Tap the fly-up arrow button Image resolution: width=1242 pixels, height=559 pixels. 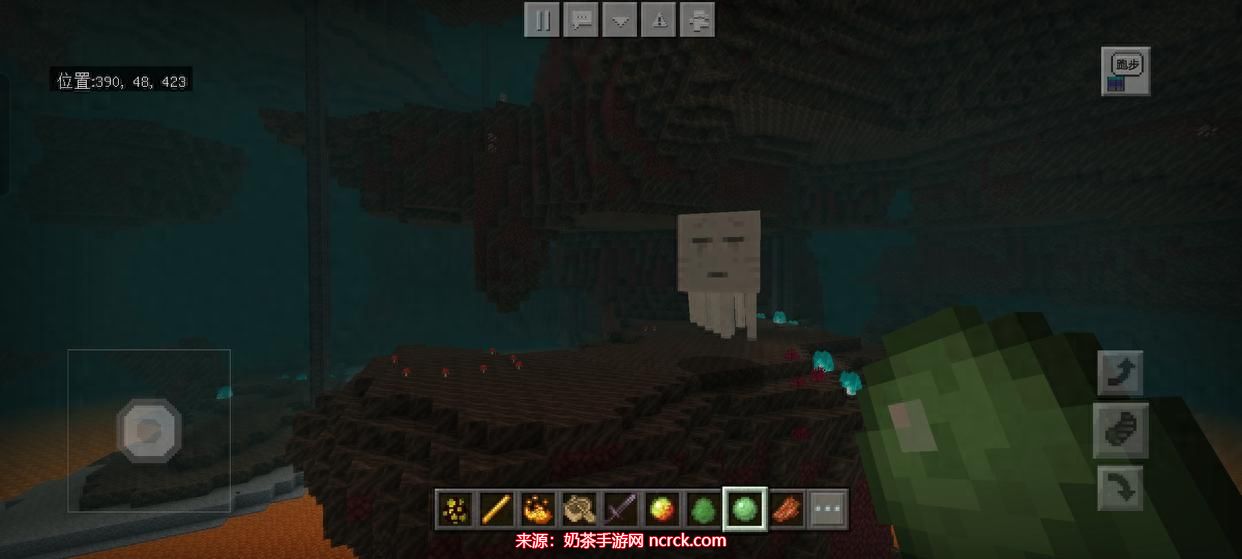tap(1120, 374)
